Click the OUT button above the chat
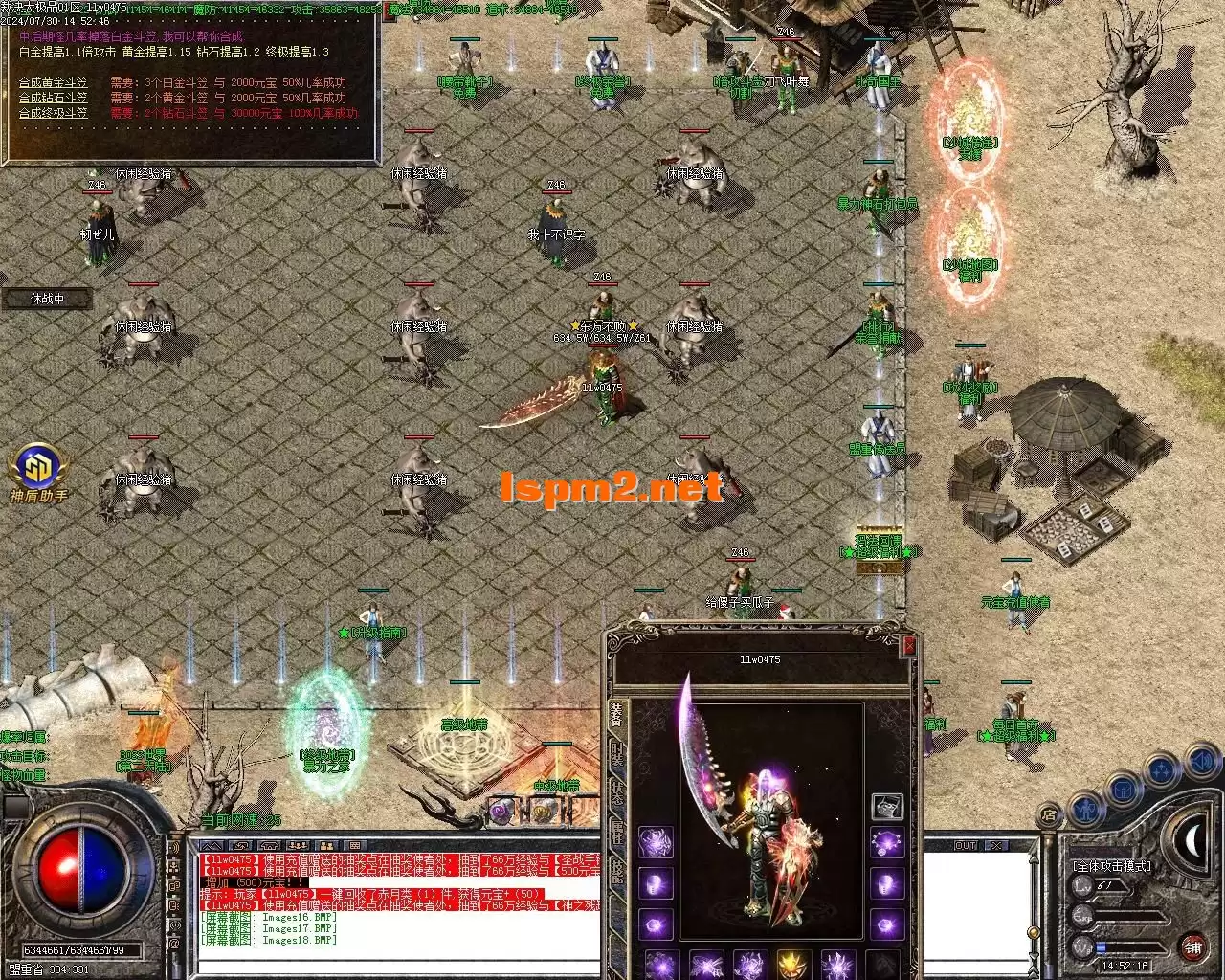 point(965,846)
